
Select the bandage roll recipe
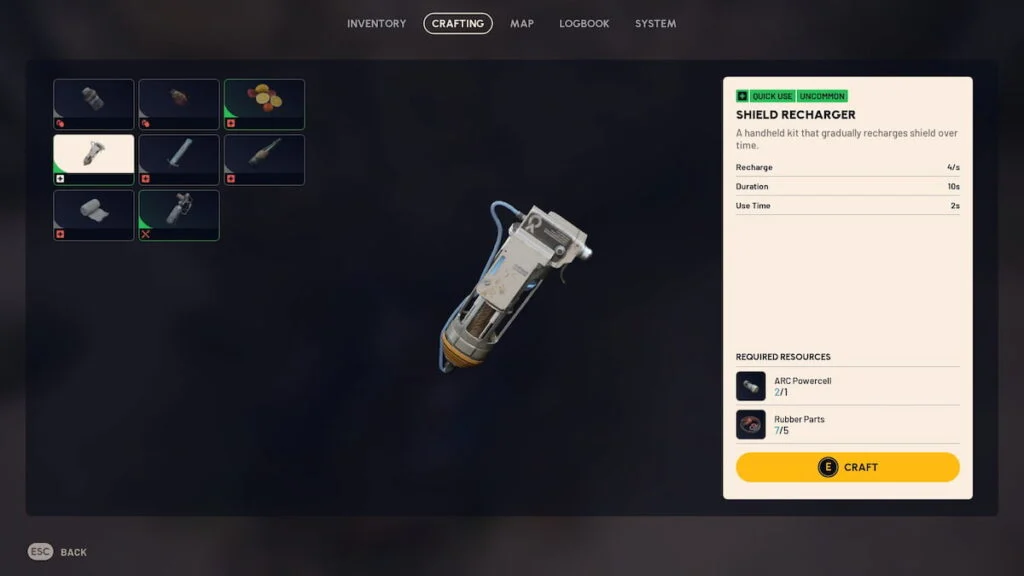click(x=93, y=215)
